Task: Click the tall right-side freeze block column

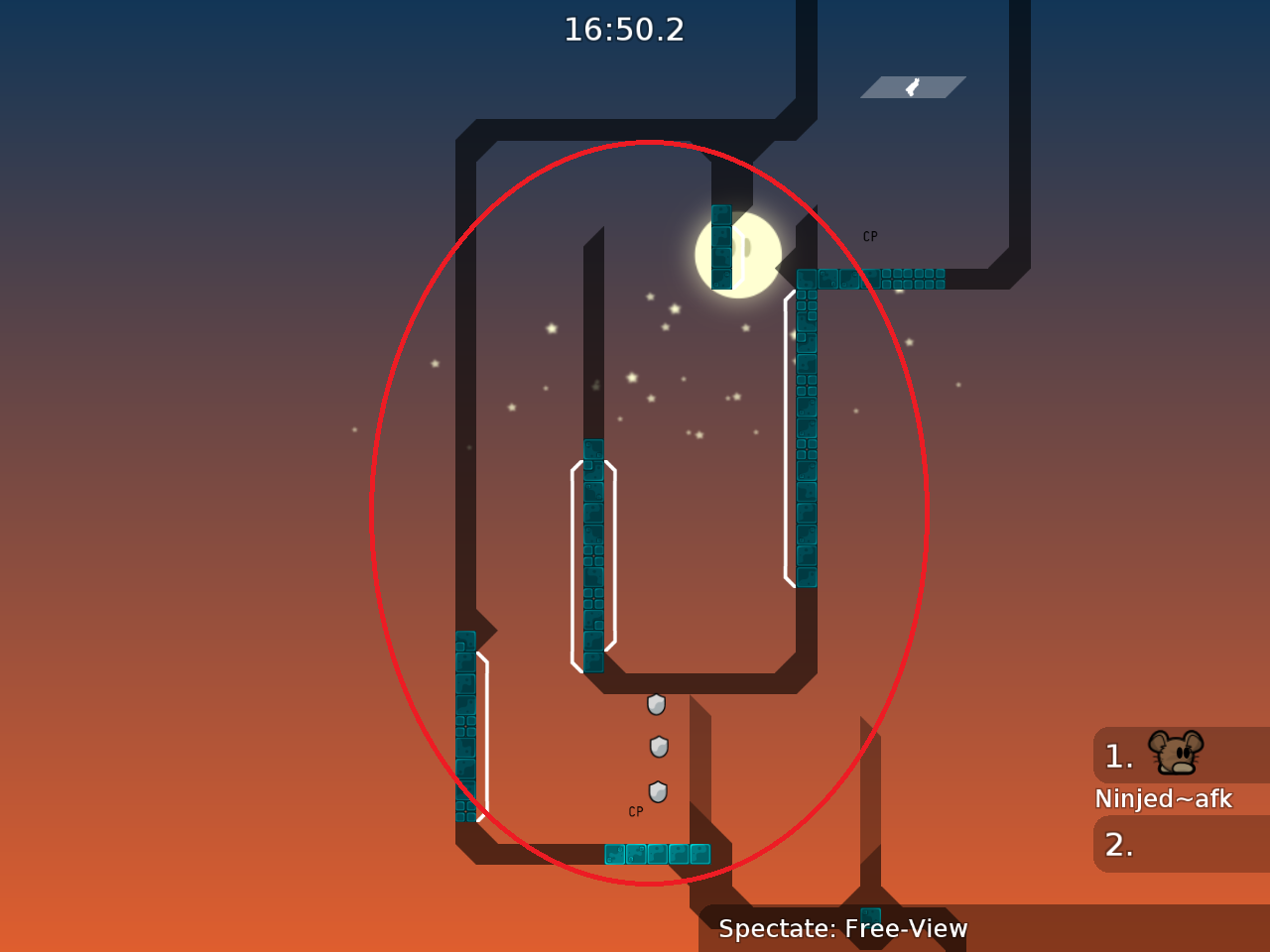Action: tap(806, 426)
